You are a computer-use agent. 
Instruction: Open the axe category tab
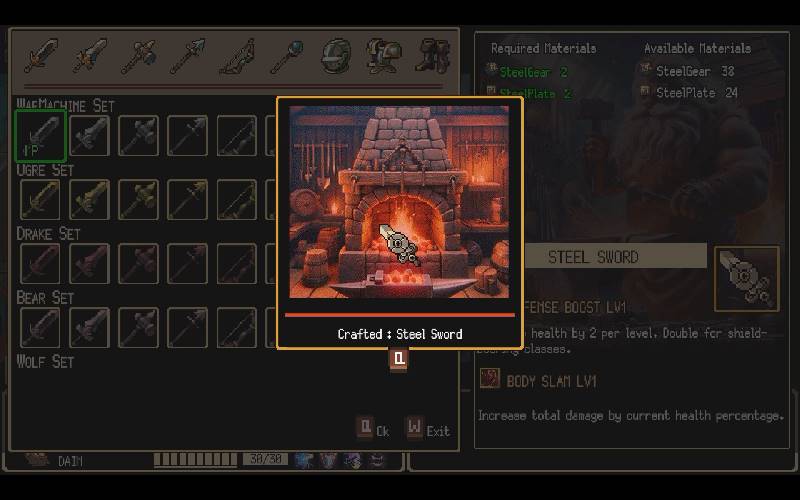pyautogui.click(x=139, y=55)
